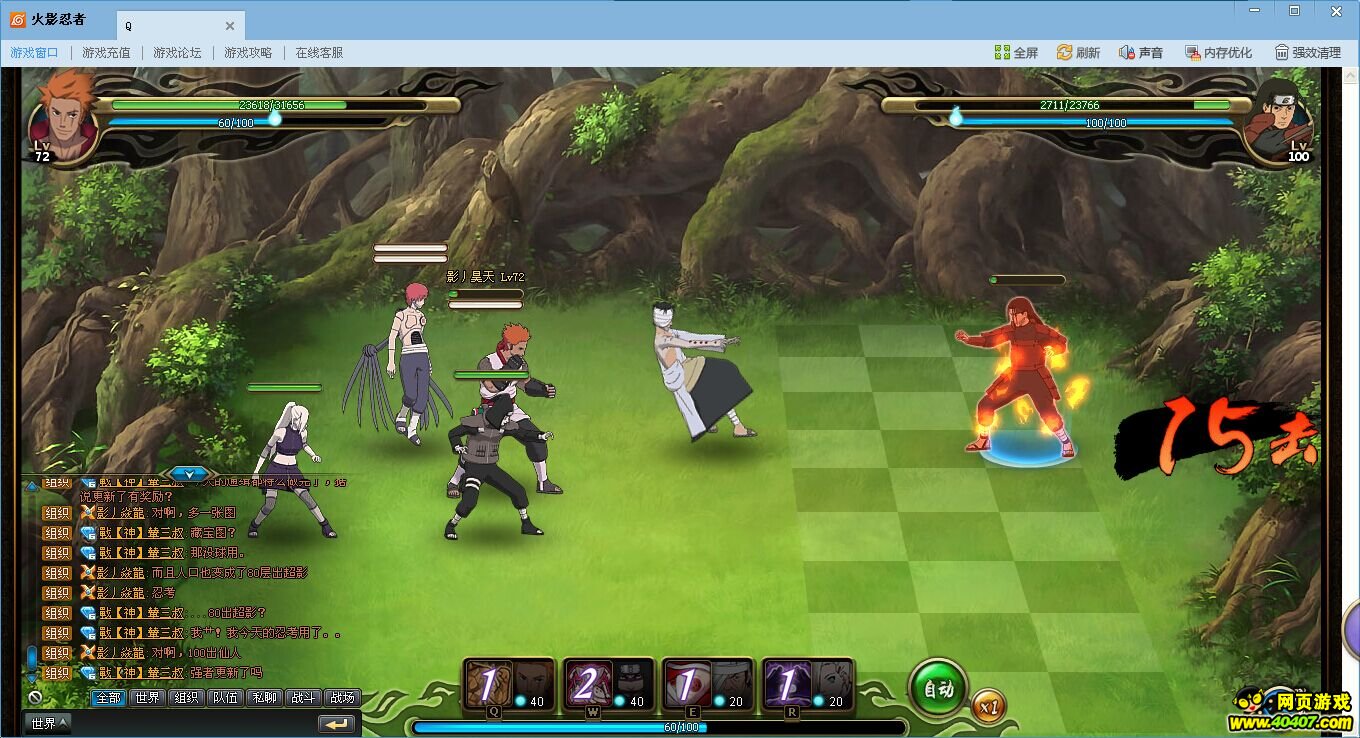Toggle the green 自动 auto-battle button
1360x738 pixels.
point(937,688)
